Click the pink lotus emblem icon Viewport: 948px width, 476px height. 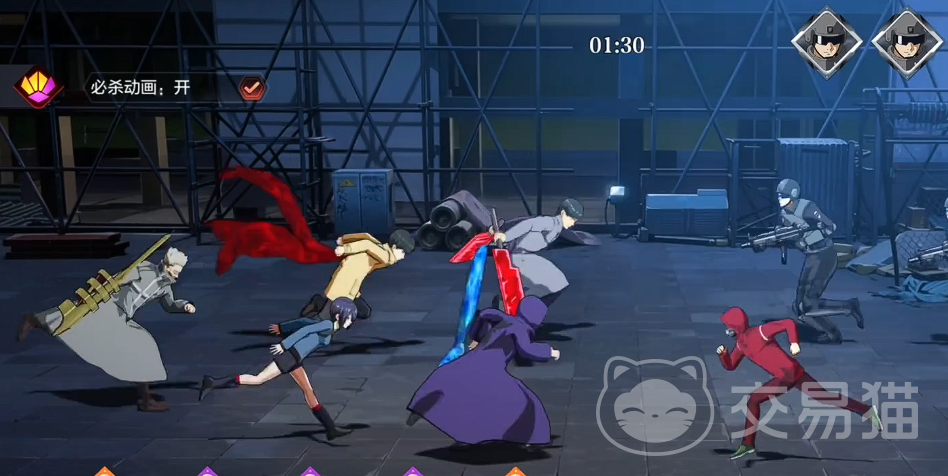click(37, 87)
